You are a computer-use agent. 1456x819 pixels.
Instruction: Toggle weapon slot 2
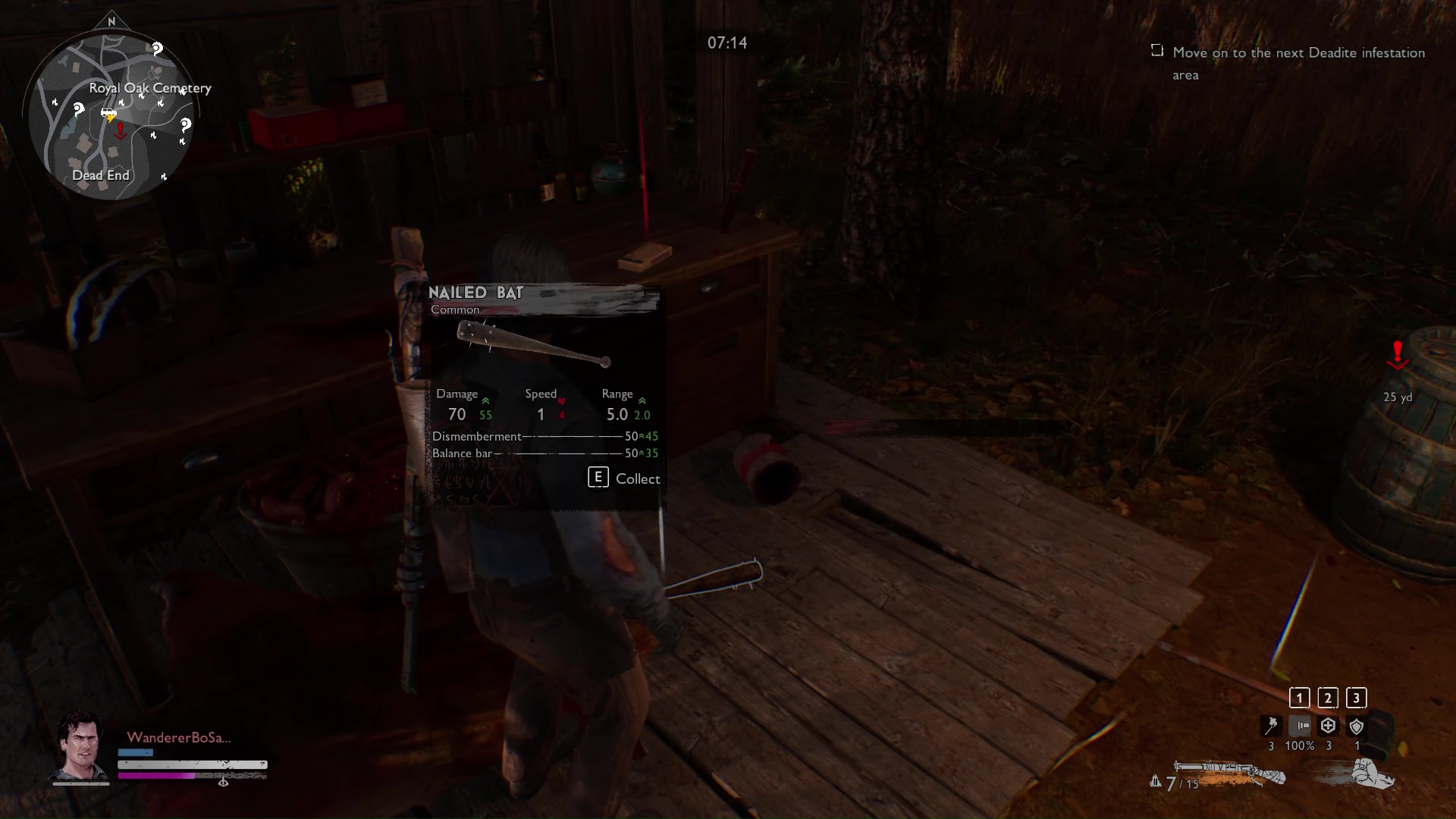click(1328, 698)
